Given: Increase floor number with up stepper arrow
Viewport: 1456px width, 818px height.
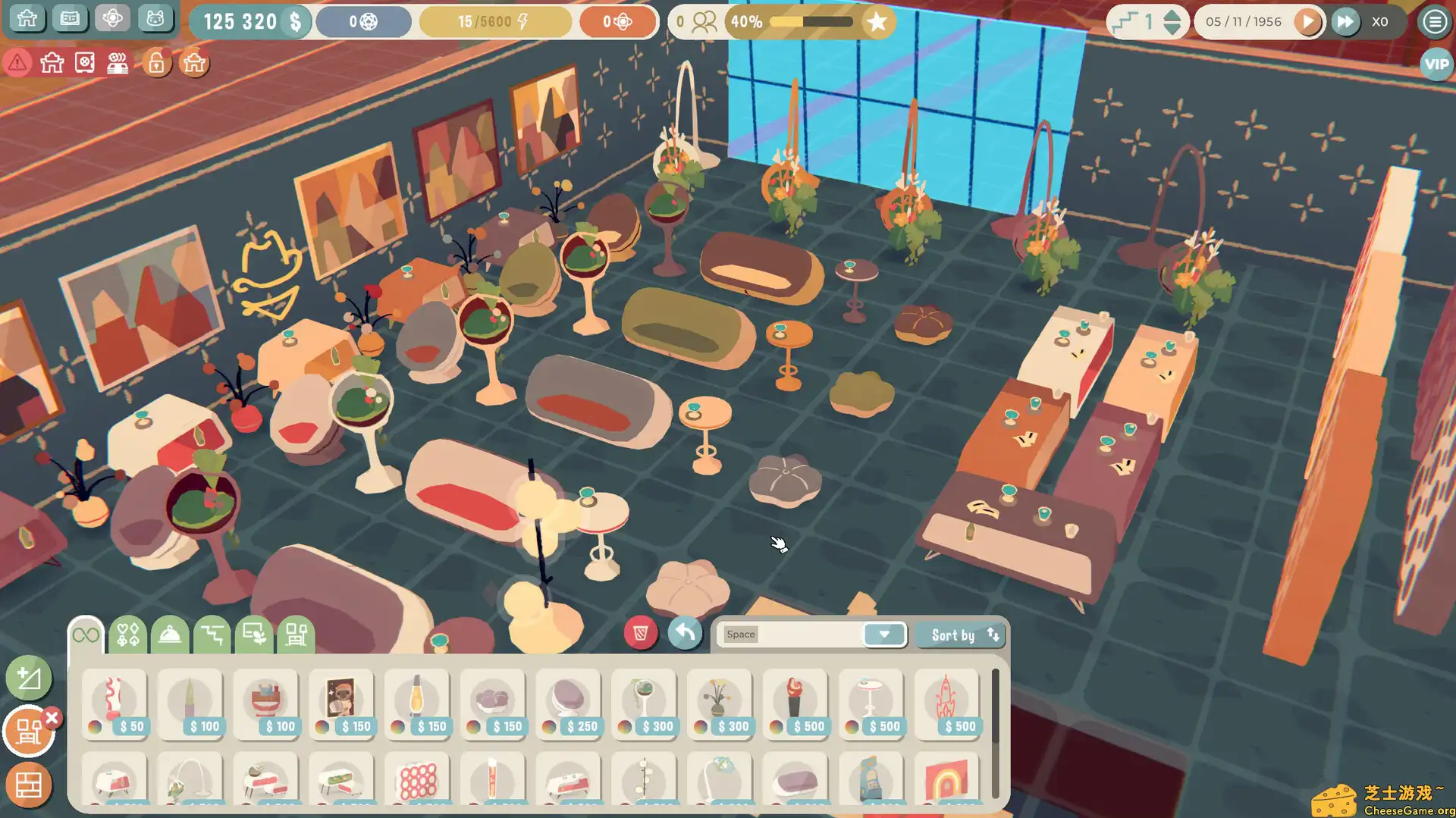Looking at the screenshot, I should tap(1172, 16).
